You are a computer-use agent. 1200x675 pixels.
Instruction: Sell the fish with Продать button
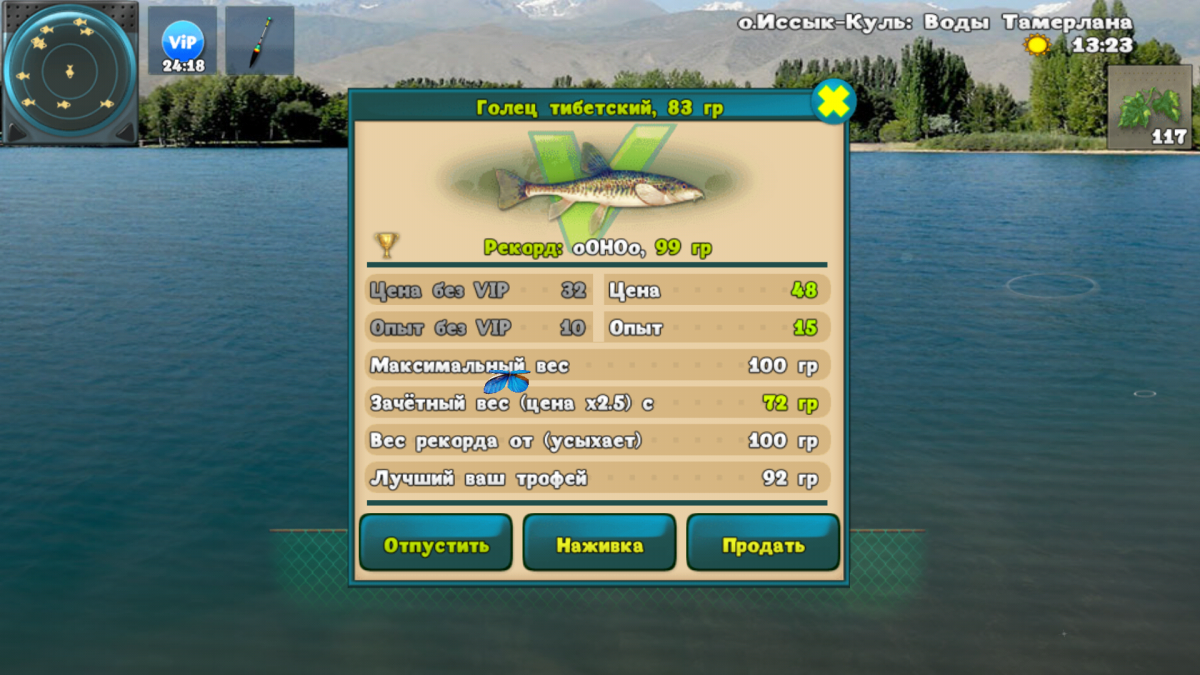click(x=763, y=544)
